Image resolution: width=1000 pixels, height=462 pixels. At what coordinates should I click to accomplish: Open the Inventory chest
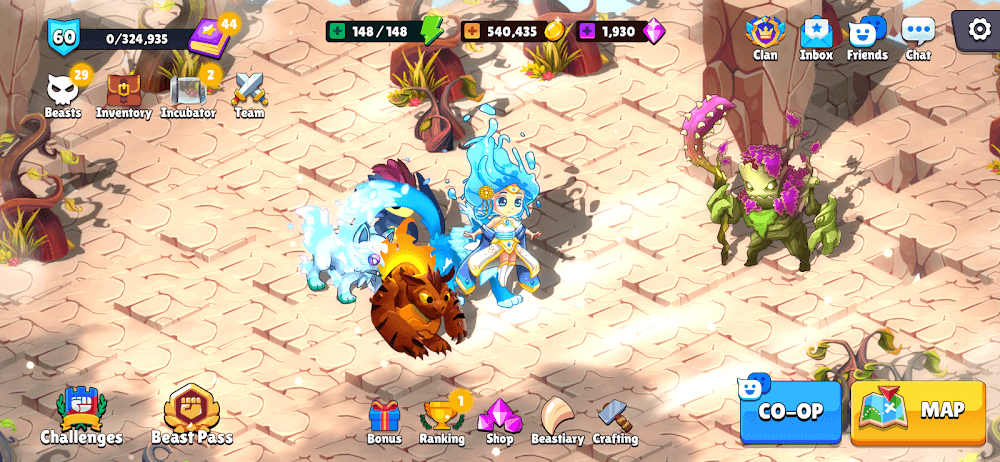point(123,94)
